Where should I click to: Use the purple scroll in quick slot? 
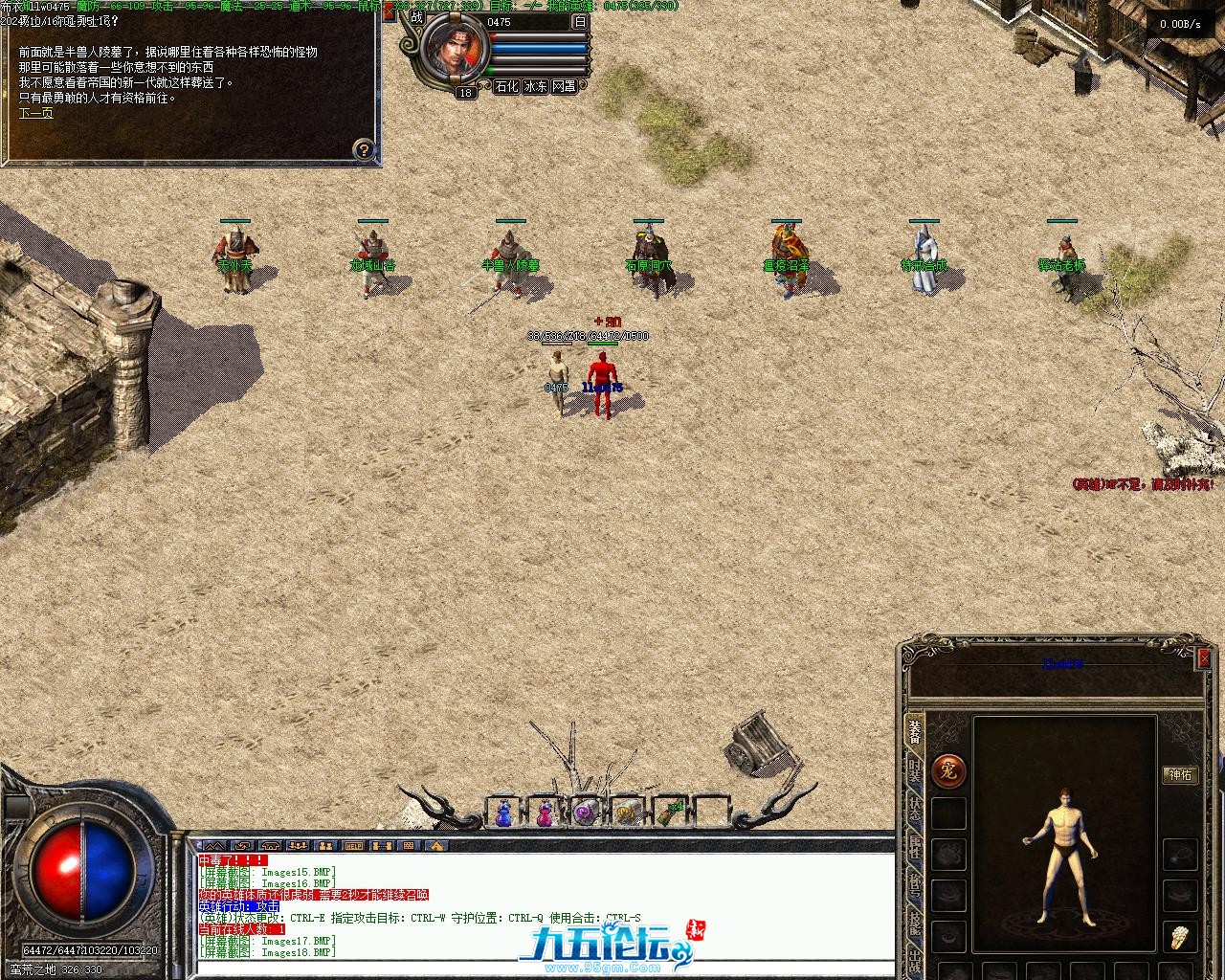tap(585, 813)
